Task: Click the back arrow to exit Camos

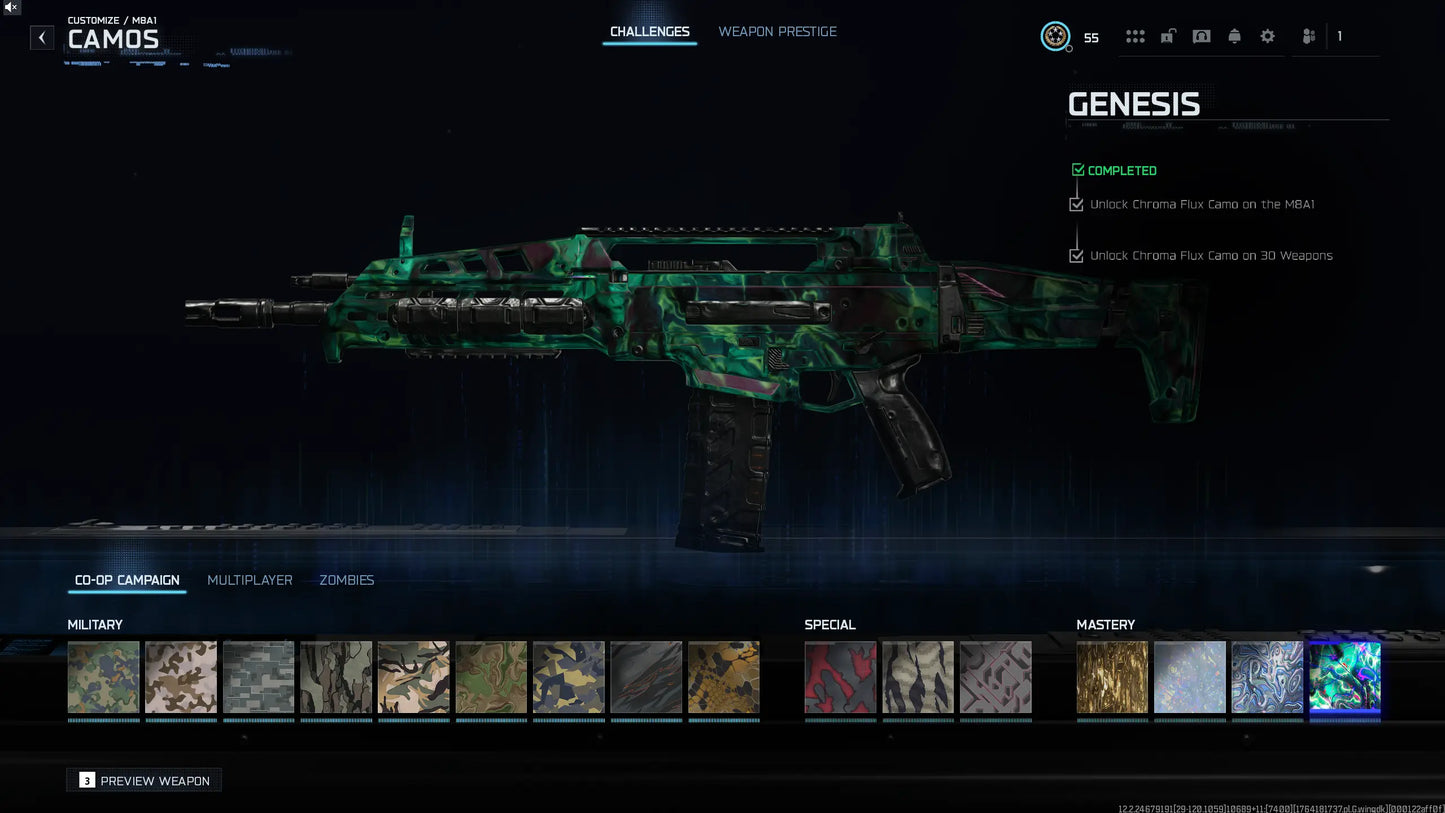Action: (41, 37)
